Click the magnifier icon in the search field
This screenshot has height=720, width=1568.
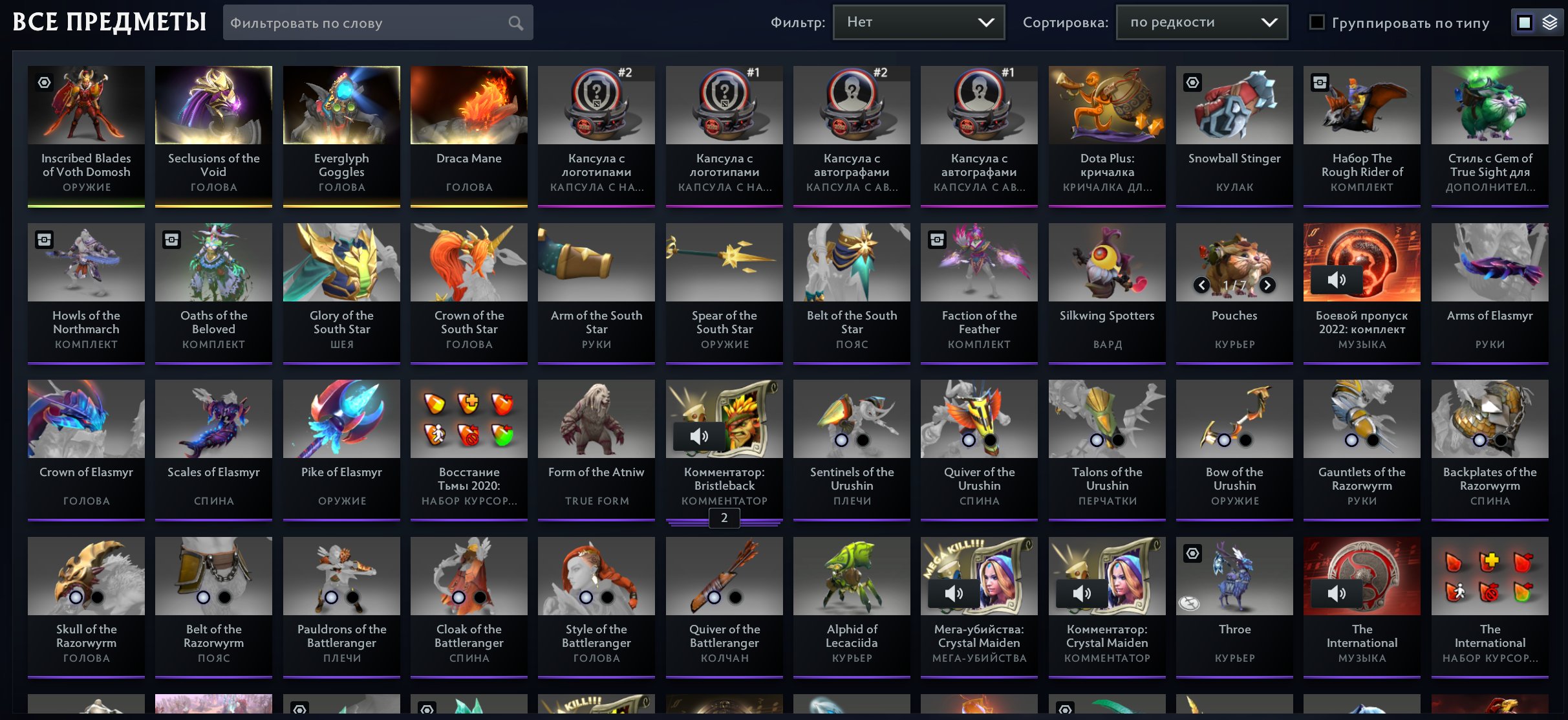[515, 22]
